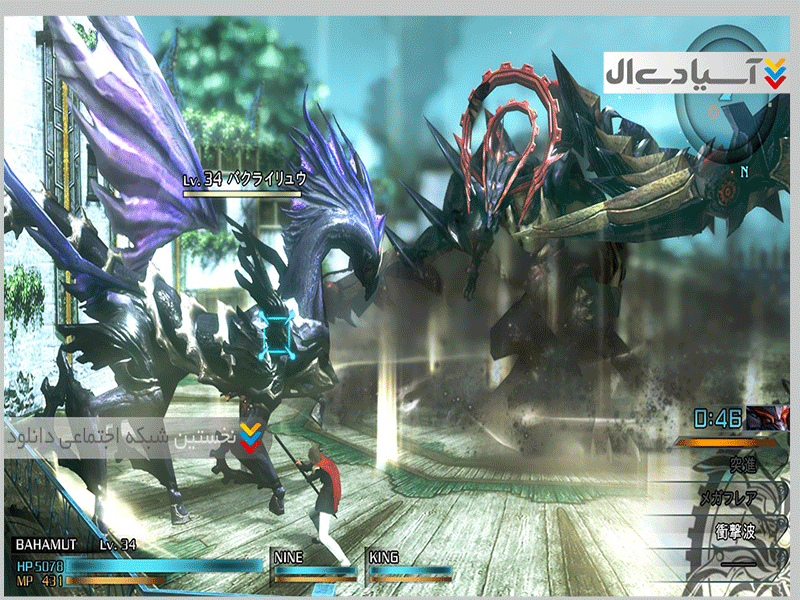
Task: Click the Persian download network watermark
Action: click(x=132, y=436)
